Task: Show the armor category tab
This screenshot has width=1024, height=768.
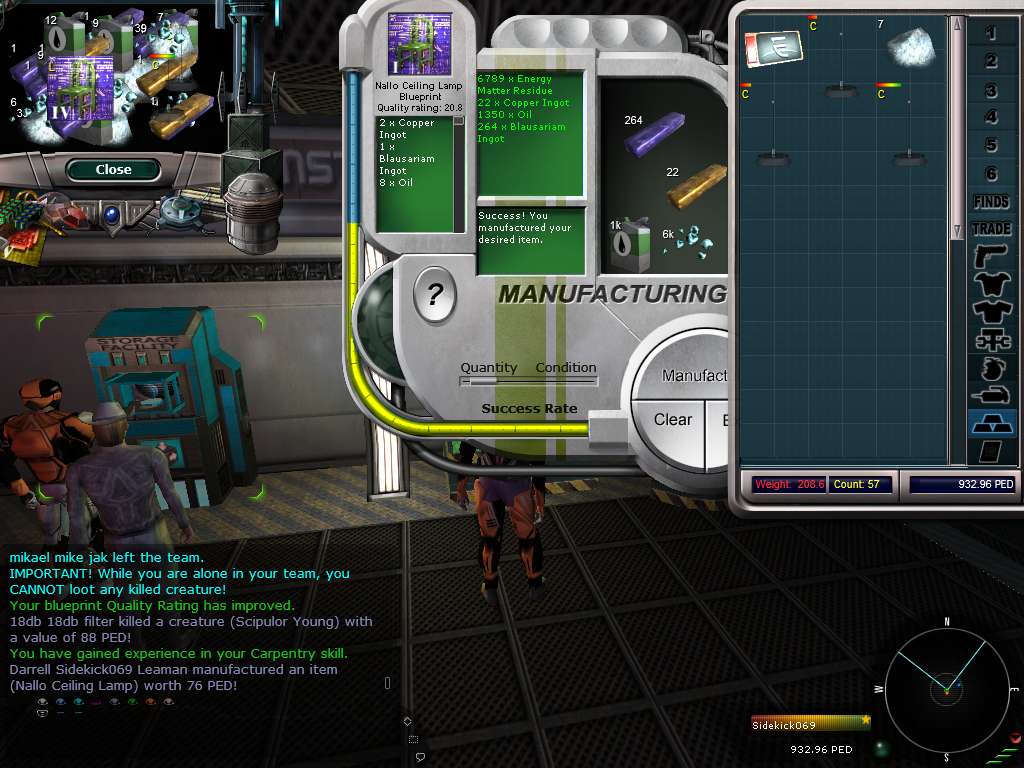Action: (x=991, y=285)
